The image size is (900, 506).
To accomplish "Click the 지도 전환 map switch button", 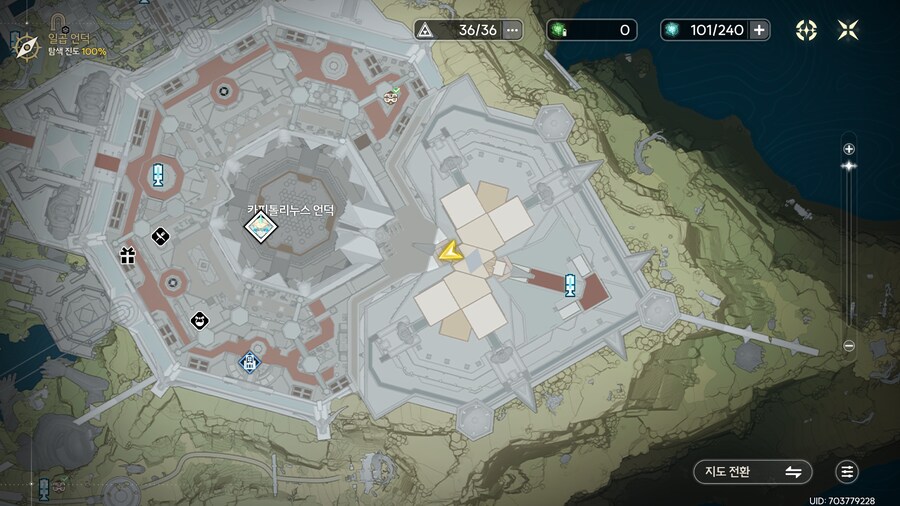I will pyautogui.click(x=752, y=472).
